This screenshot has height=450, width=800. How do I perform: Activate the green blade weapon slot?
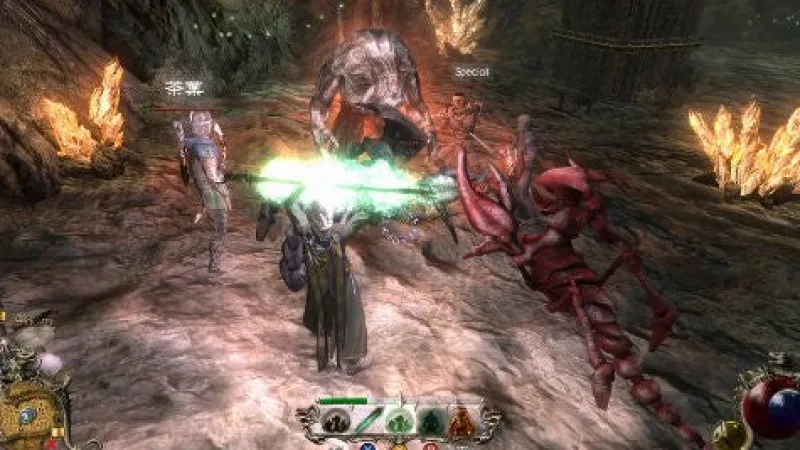tap(366, 421)
